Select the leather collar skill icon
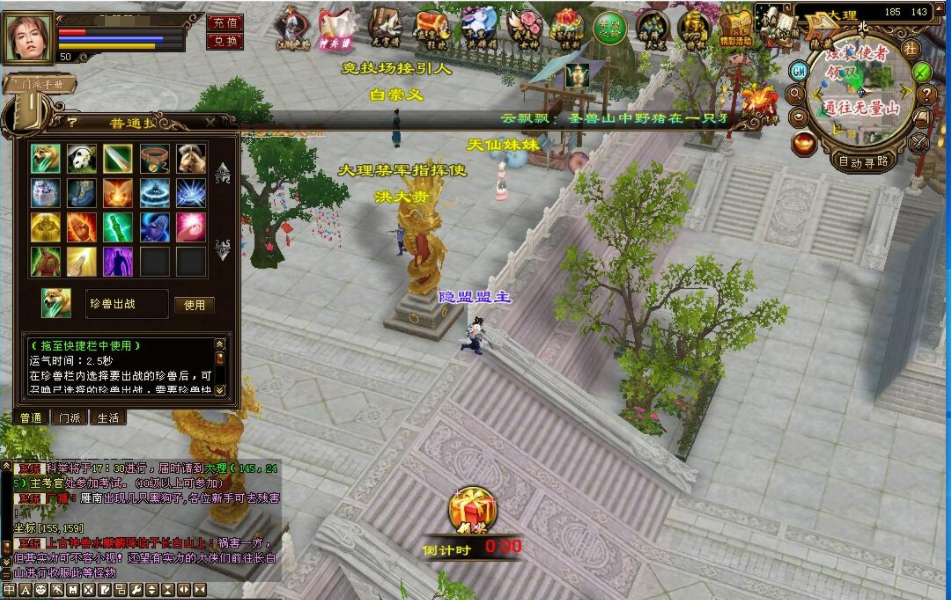The image size is (951, 600). coord(155,159)
